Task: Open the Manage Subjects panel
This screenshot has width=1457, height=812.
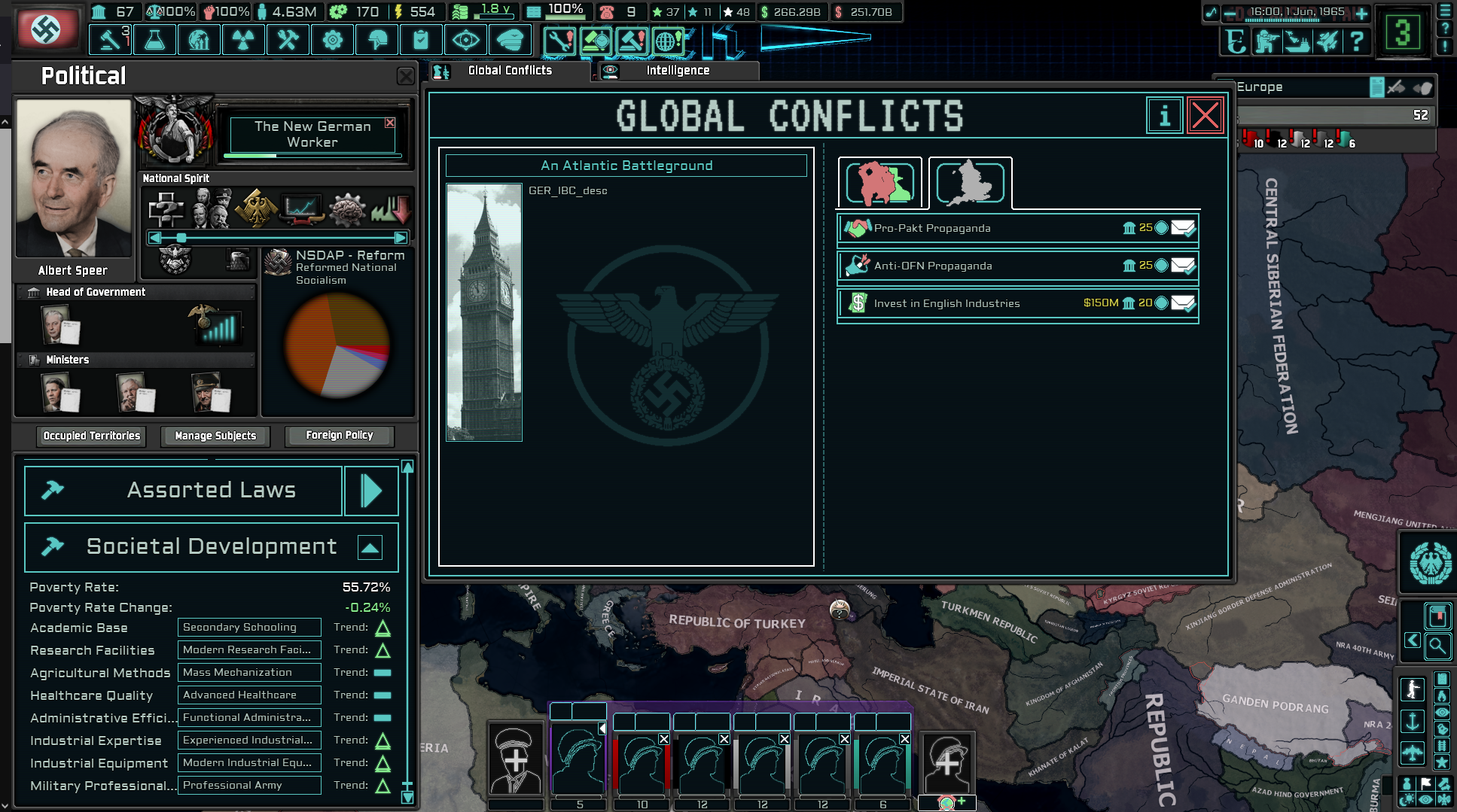Action: coord(215,436)
